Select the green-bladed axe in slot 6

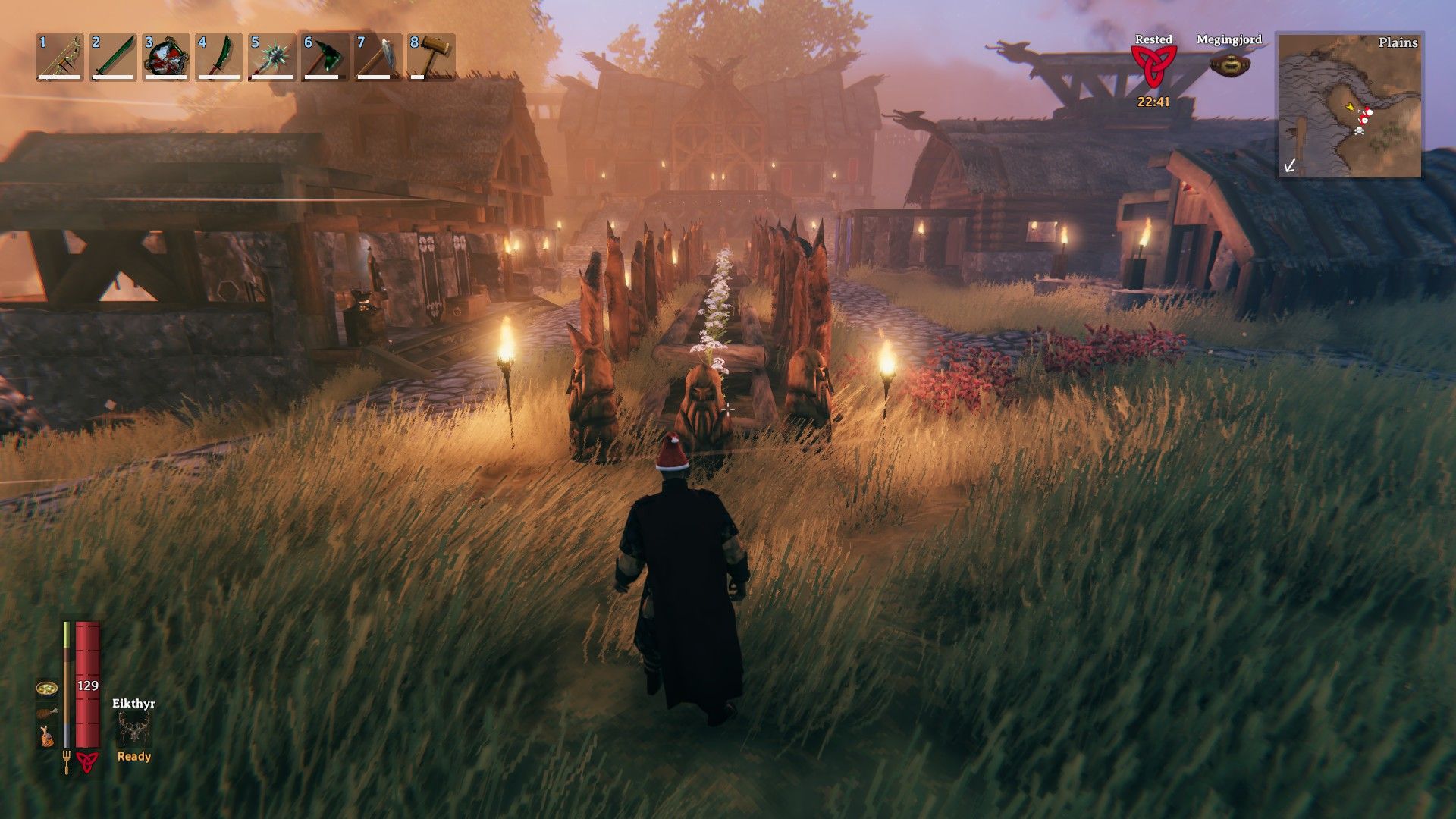click(x=326, y=57)
